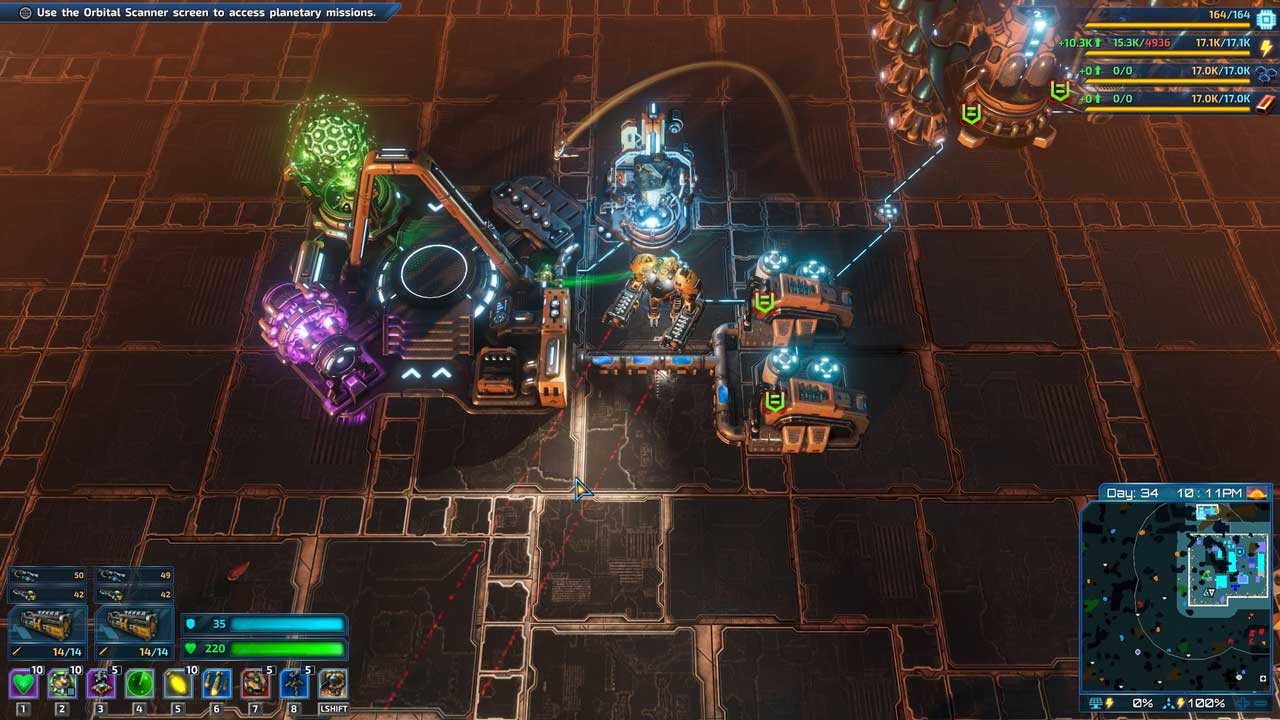Screen dimensions: 1280x720
Task: Choose the twin missiles in slot 6
Action: [x=217, y=684]
